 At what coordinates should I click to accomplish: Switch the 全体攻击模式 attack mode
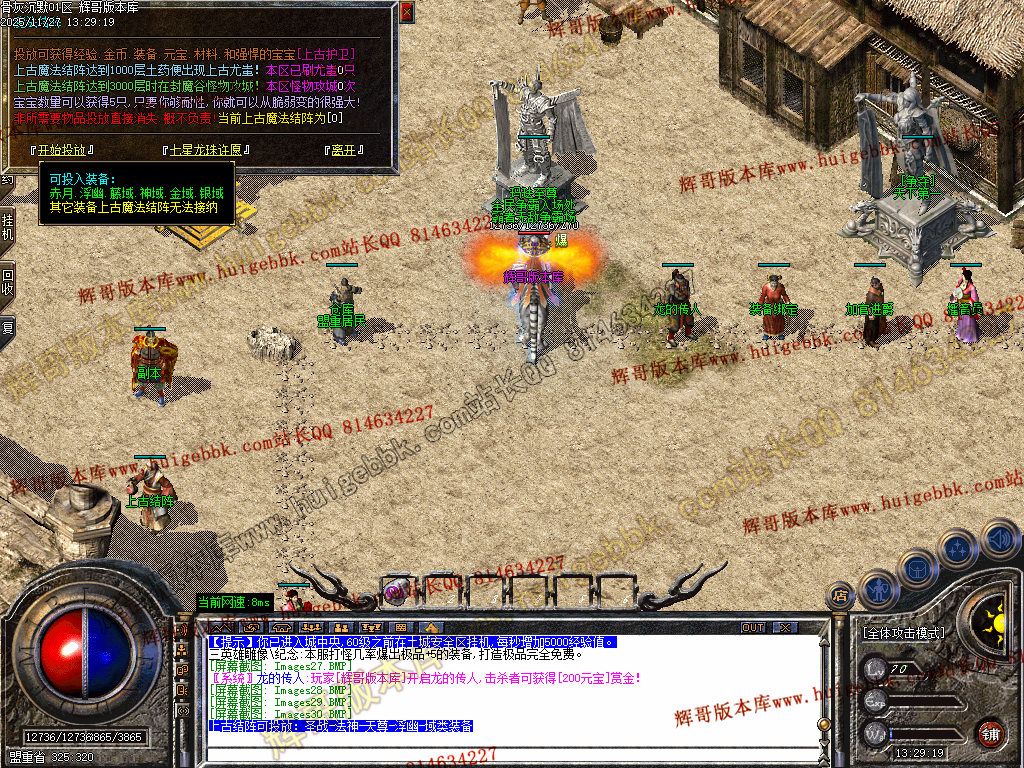pos(904,633)
